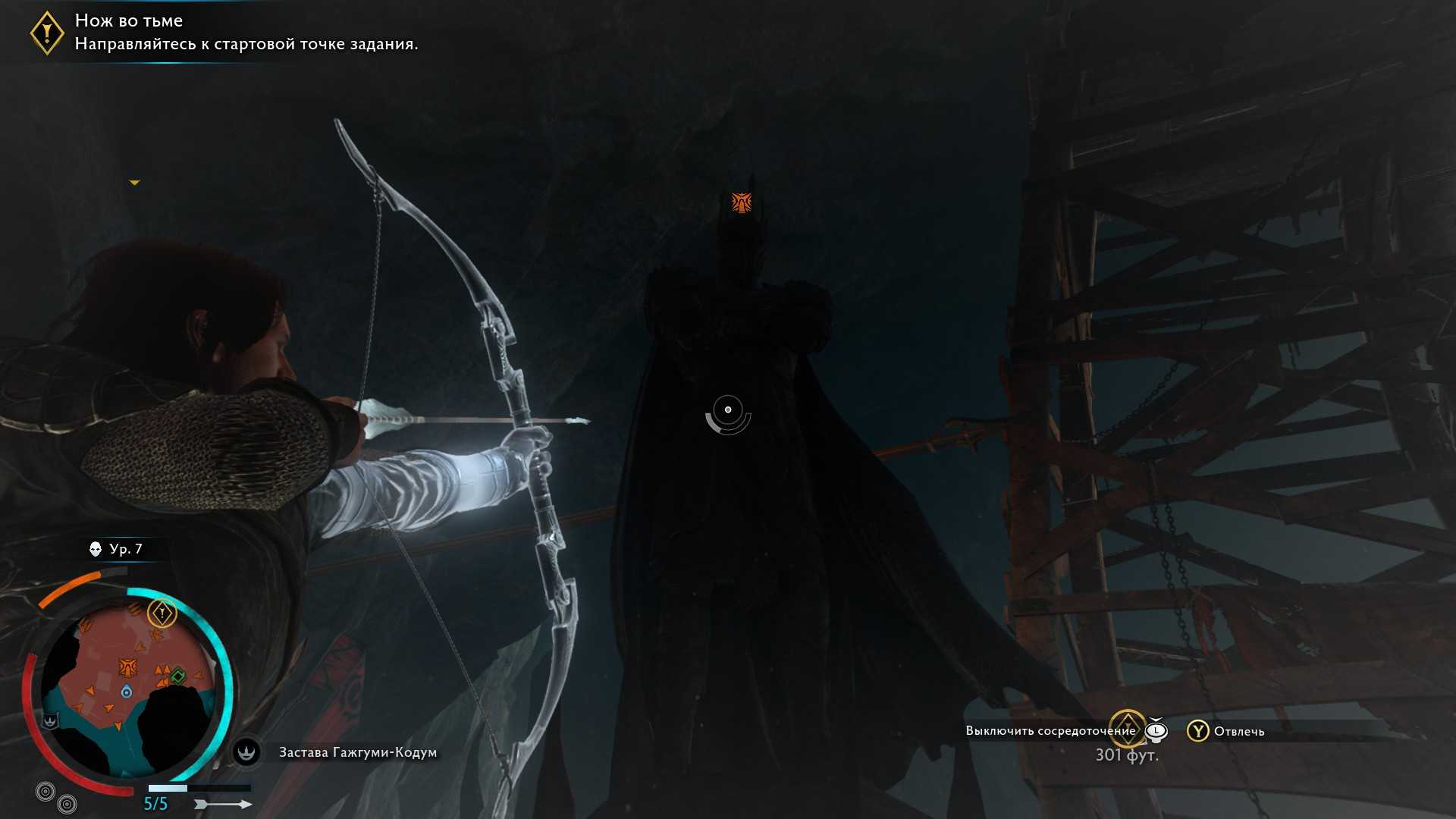Select the yellow quest marker on the minimap
This screenshot has width=1456, height=819.
162,613
